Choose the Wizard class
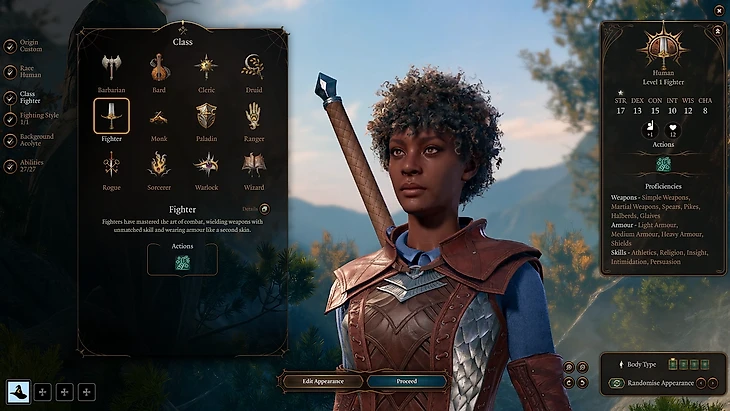 click(x=253, y=164)
